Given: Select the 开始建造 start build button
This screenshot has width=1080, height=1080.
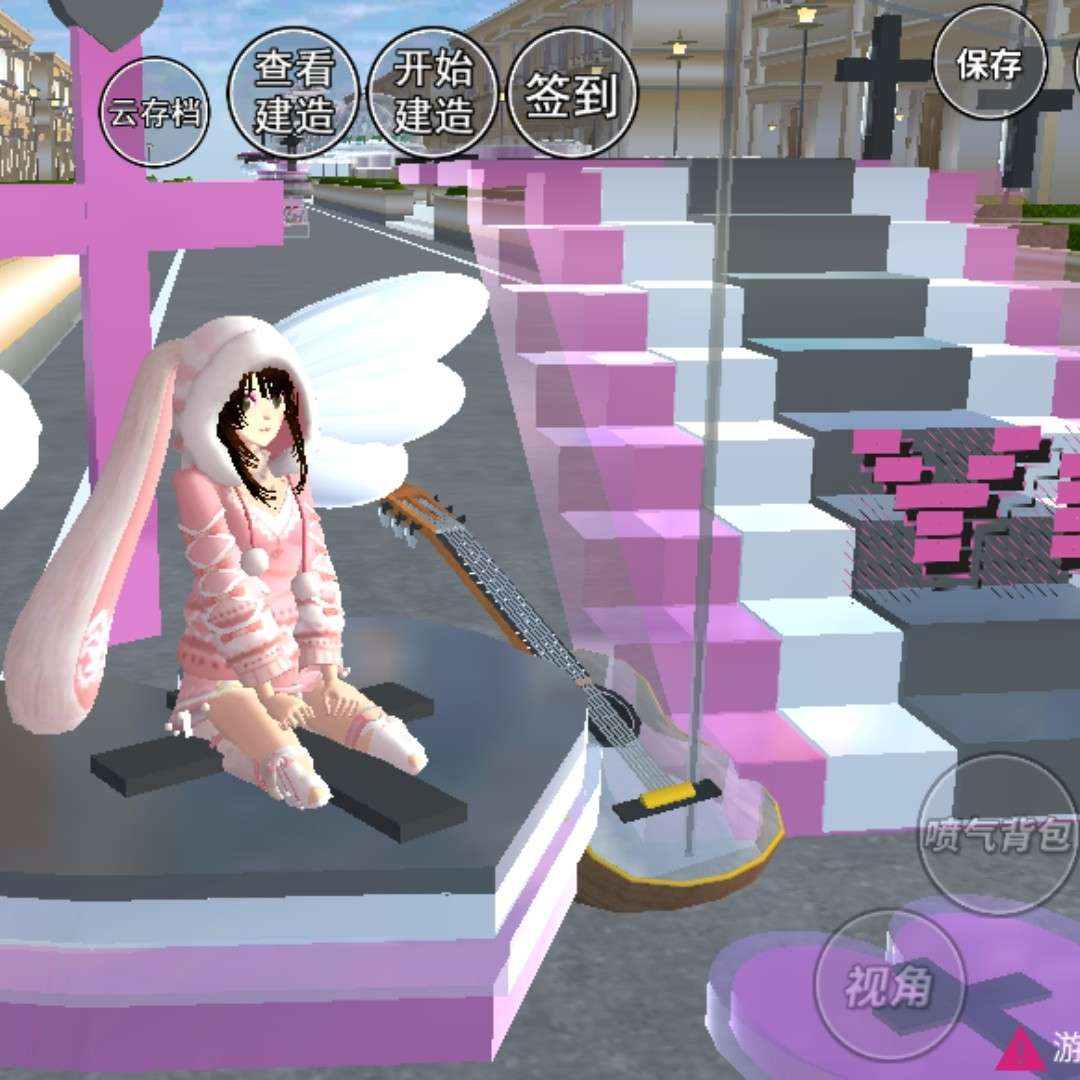Looking at the screenshot, I should pos(432,93).
